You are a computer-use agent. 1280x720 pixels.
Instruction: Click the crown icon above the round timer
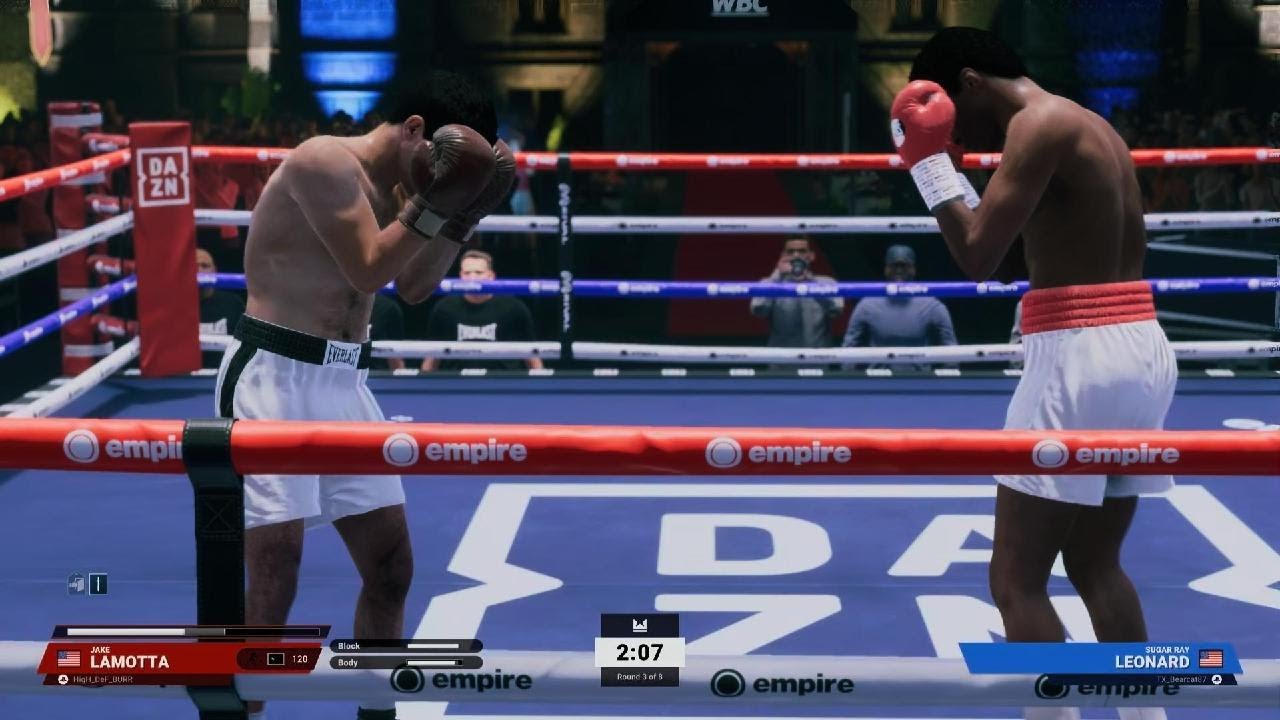(640, 625)
